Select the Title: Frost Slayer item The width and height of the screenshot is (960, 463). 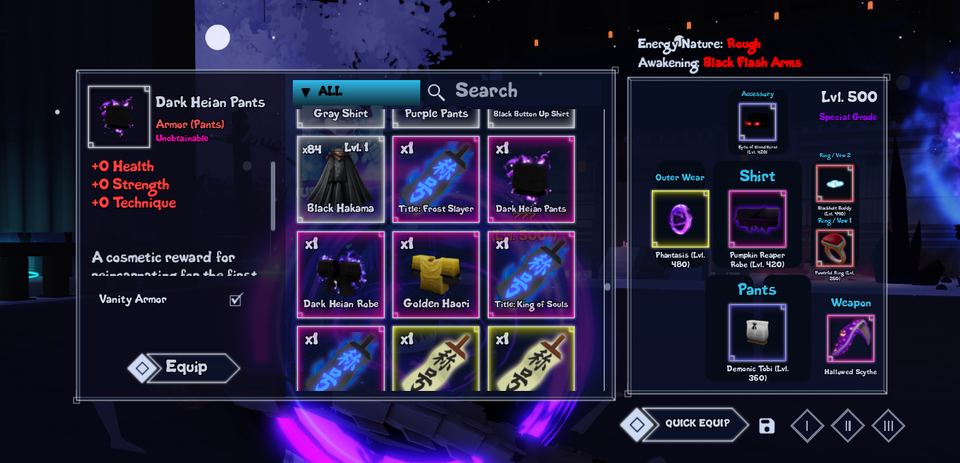[x=436, y=179]
